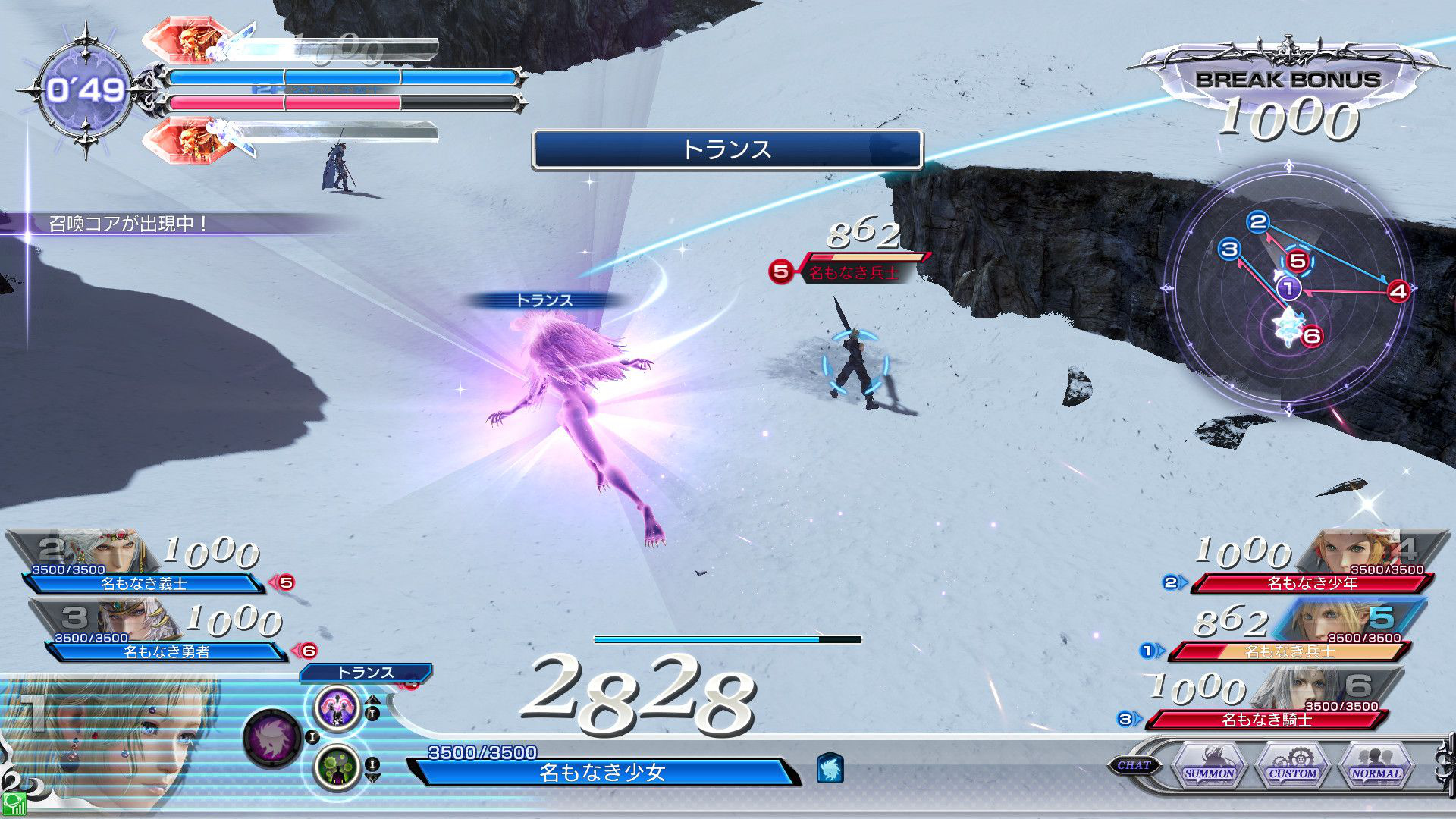Image resolution: width=1456 pixels, height=819 pixels.
Task: Select the lower green poison skill icon
Action: click(x=337, y=767)
